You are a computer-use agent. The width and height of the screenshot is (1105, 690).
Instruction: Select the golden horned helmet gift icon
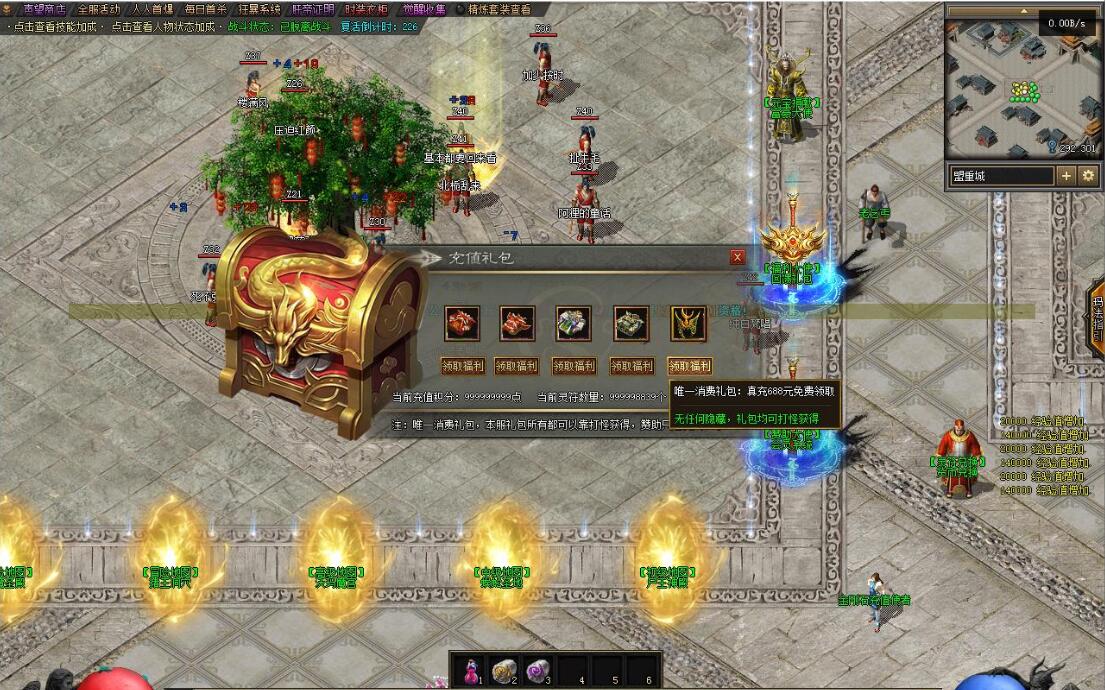click(x=688, y=323)
